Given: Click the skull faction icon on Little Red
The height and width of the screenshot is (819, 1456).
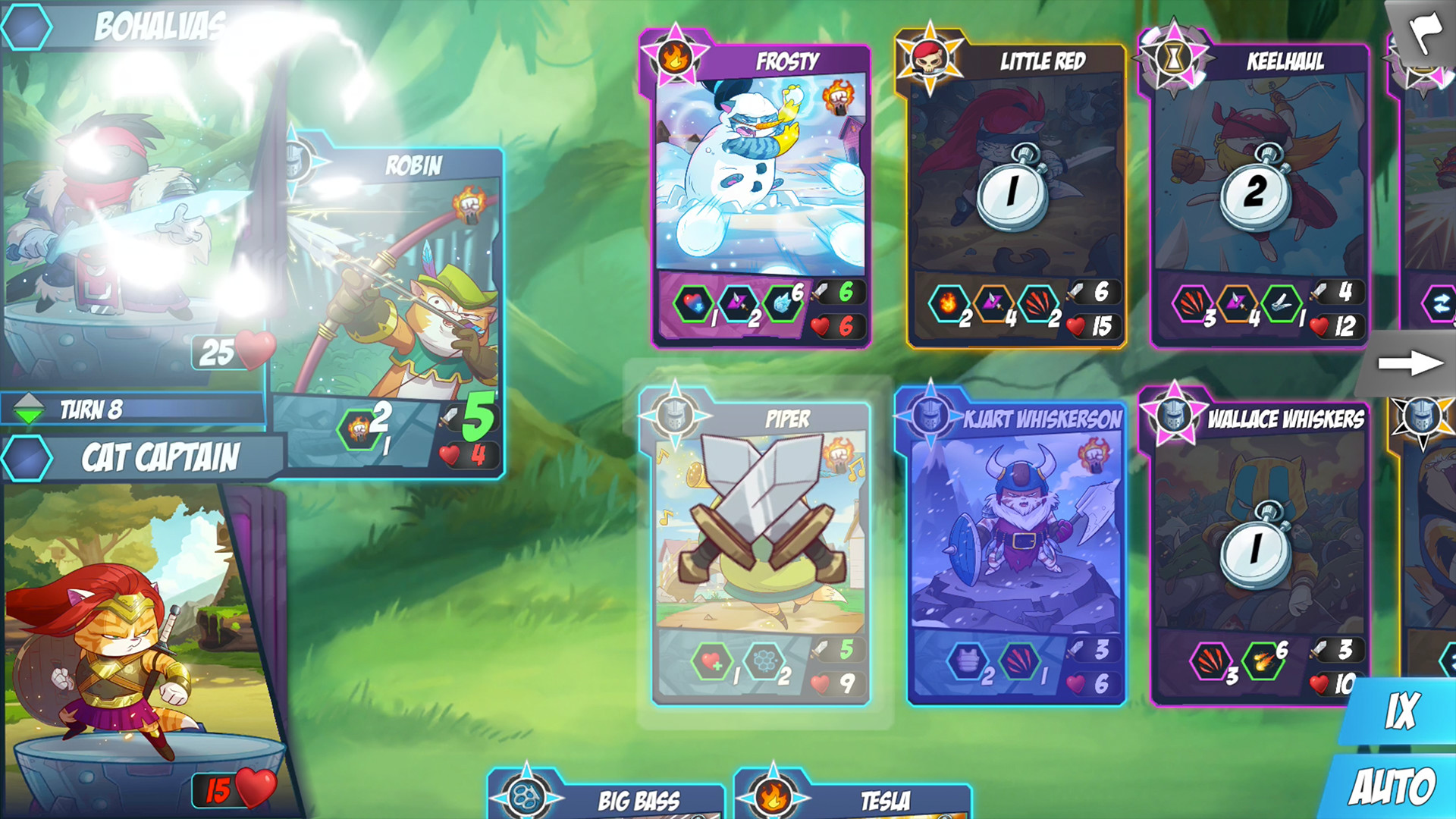Looking at the screenshot, I should [x=931, y=57].
